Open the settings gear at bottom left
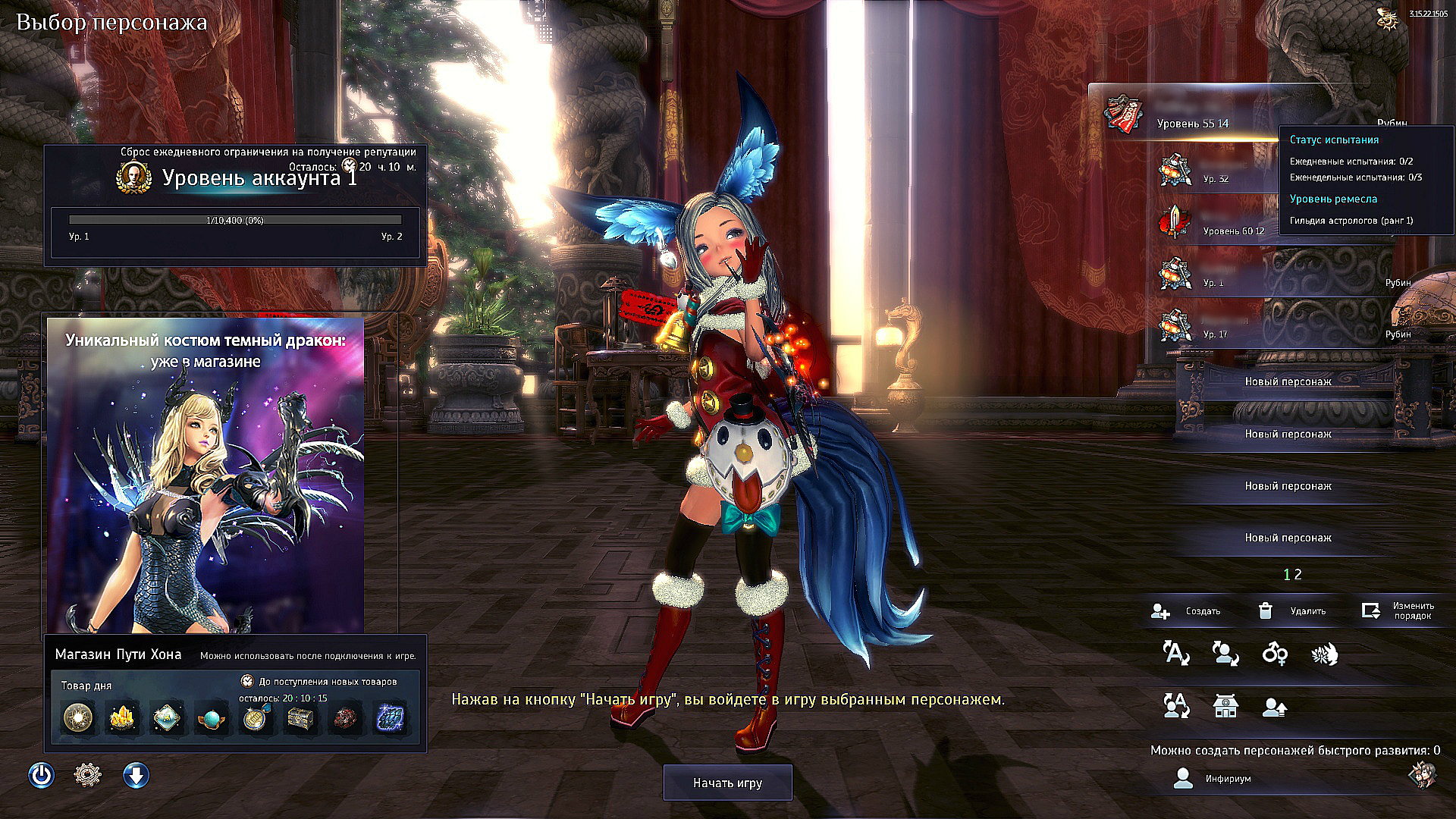The height and width of the screenshot is (819, 1456). tap(87, 775)
